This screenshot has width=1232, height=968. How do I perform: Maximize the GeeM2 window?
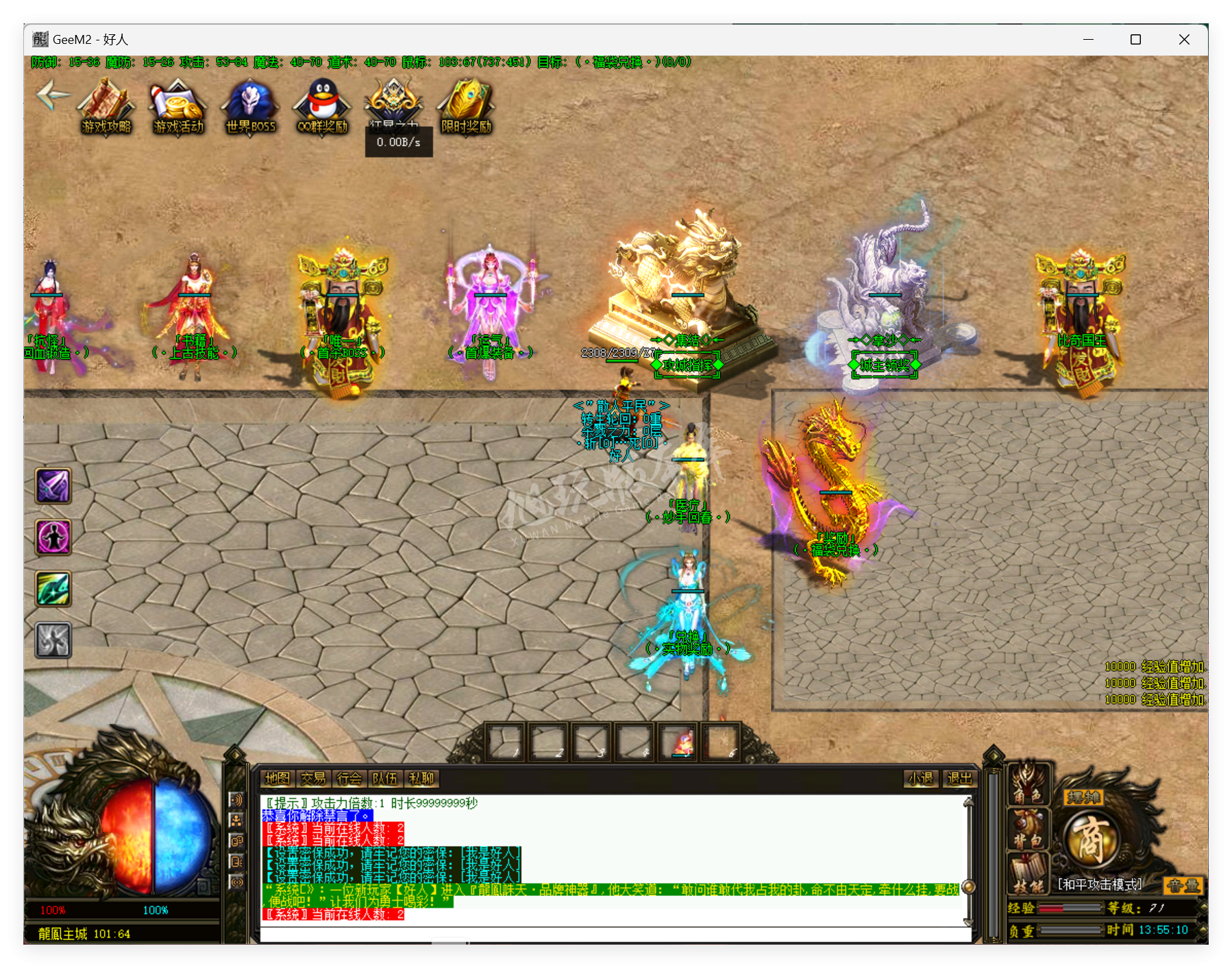[x=1135, y=40]
